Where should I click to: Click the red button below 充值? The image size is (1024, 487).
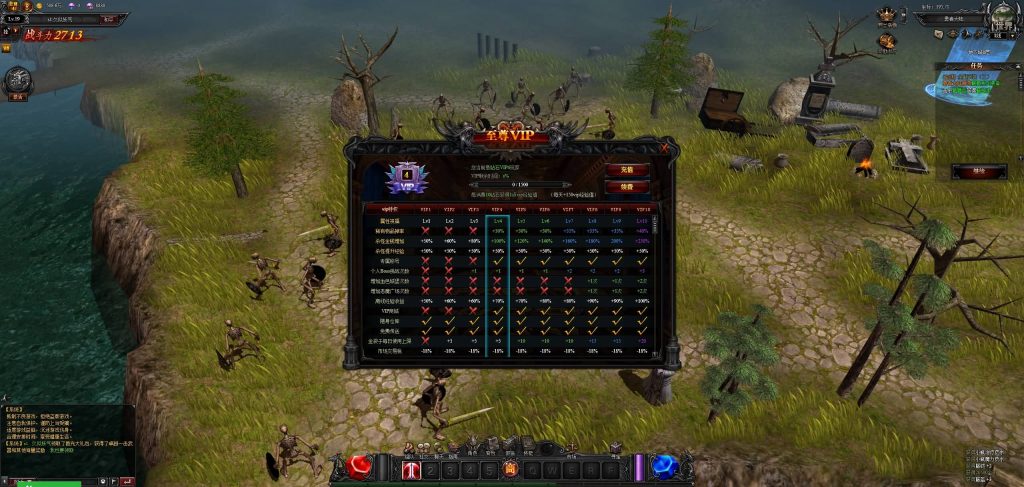point(627,186)
